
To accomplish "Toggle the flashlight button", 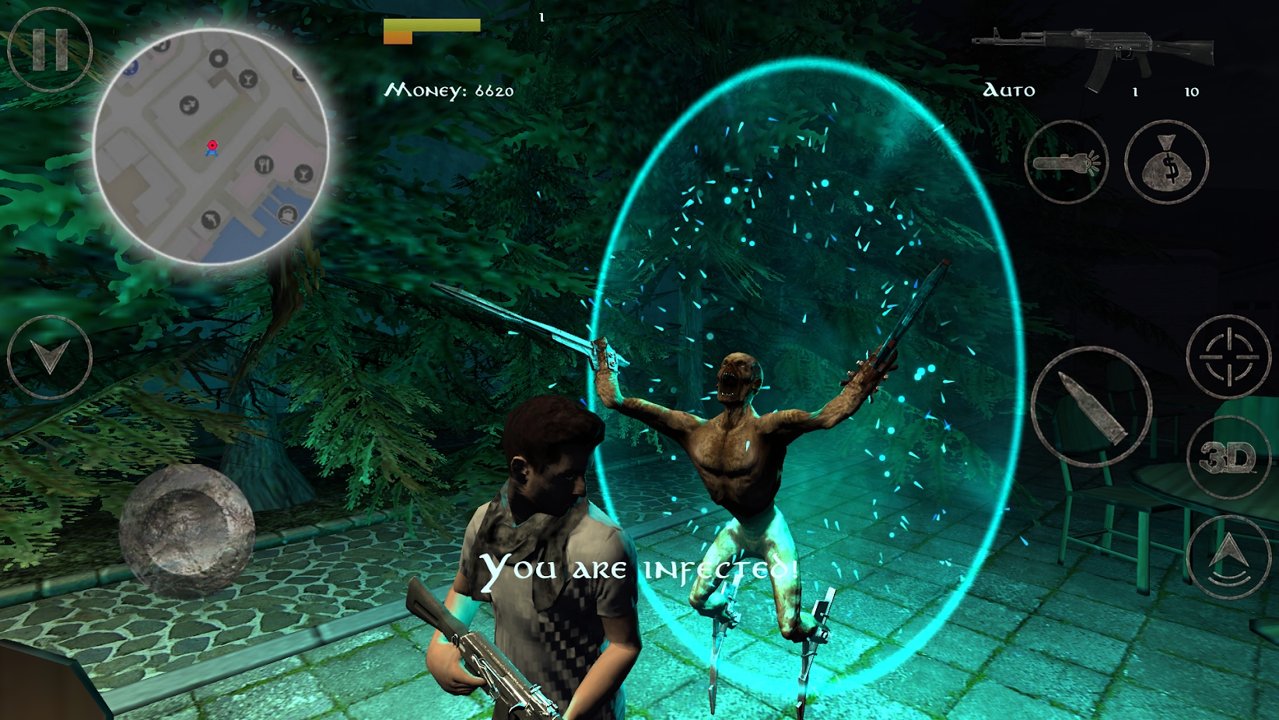I will 1066,162.
